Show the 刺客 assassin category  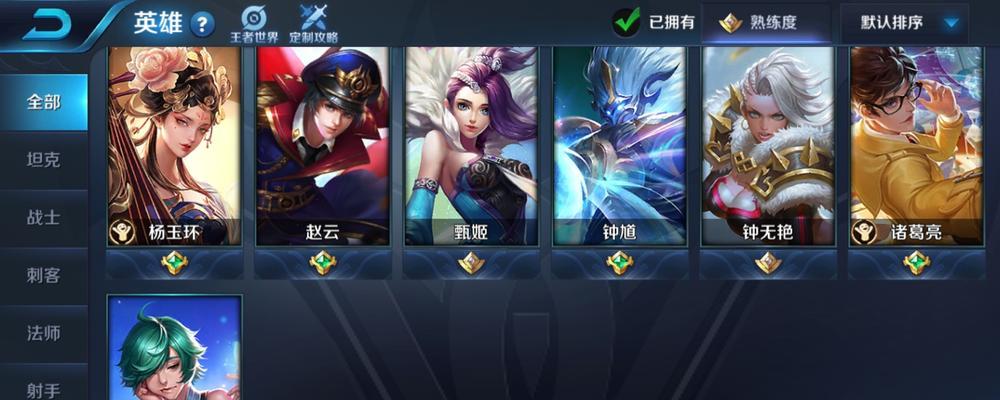coord(44,275)
